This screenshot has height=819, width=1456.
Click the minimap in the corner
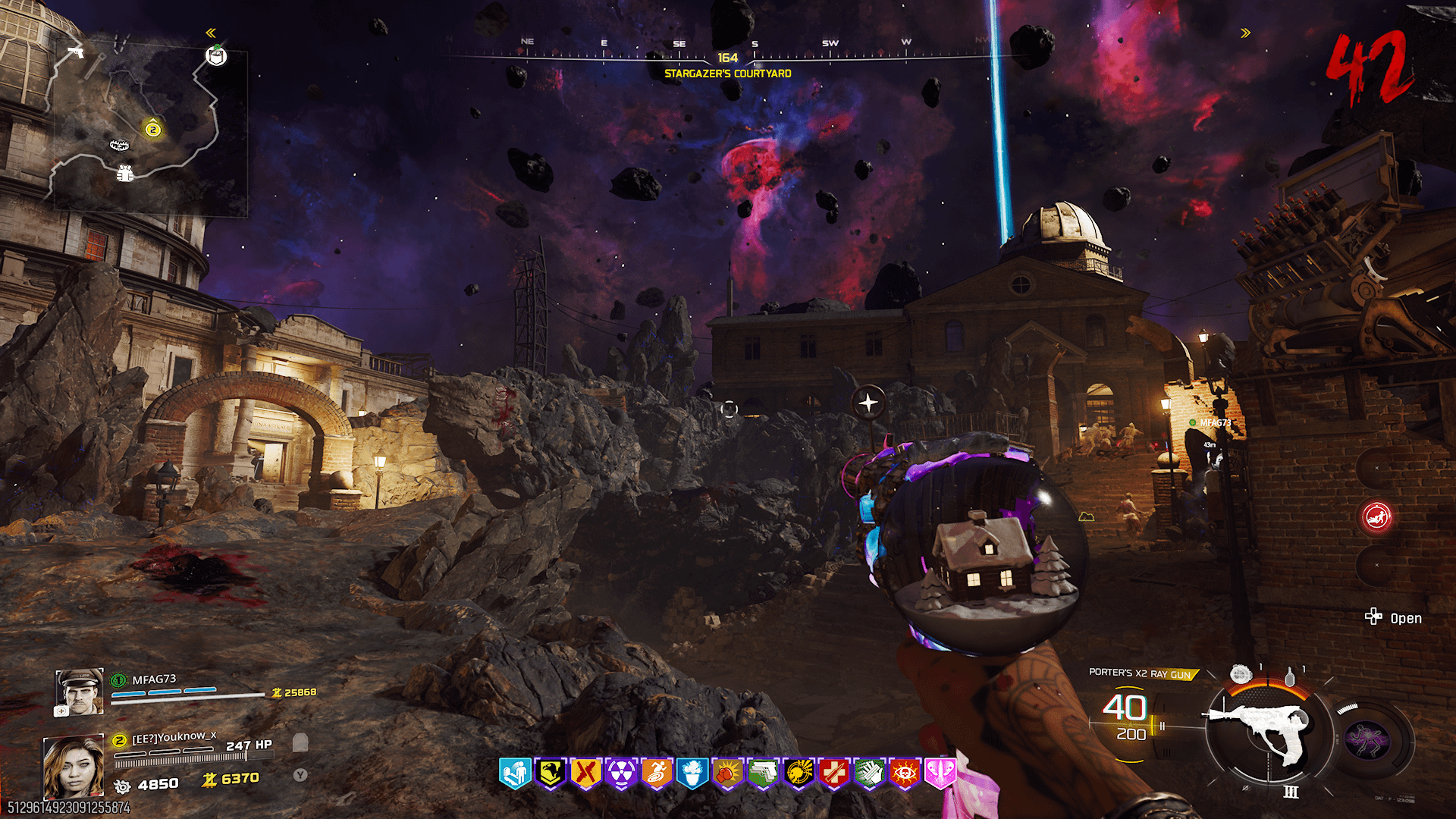(x=152, y=125)
